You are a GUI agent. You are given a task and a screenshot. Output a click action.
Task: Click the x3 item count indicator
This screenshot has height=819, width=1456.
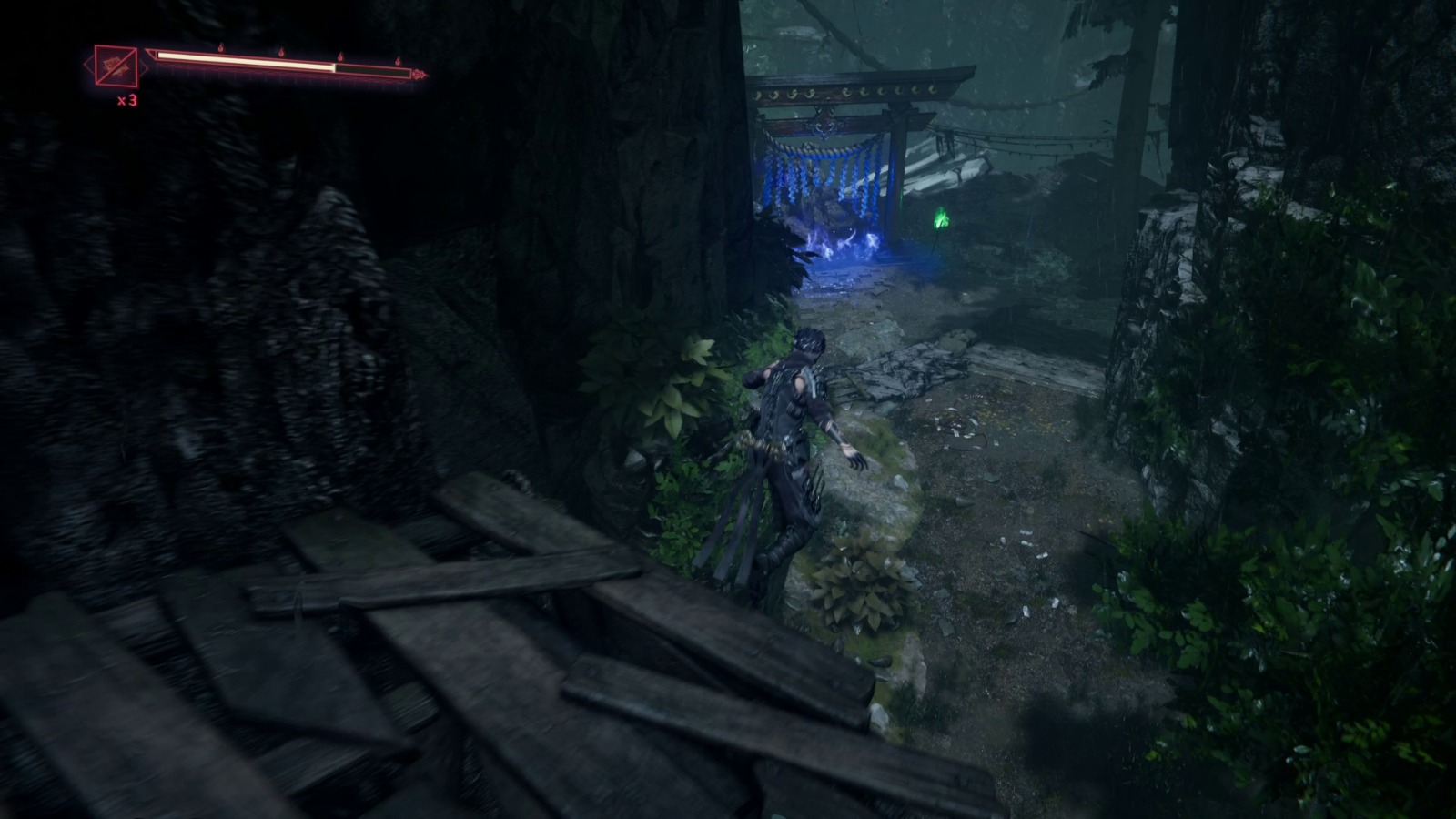pos(127,99)
